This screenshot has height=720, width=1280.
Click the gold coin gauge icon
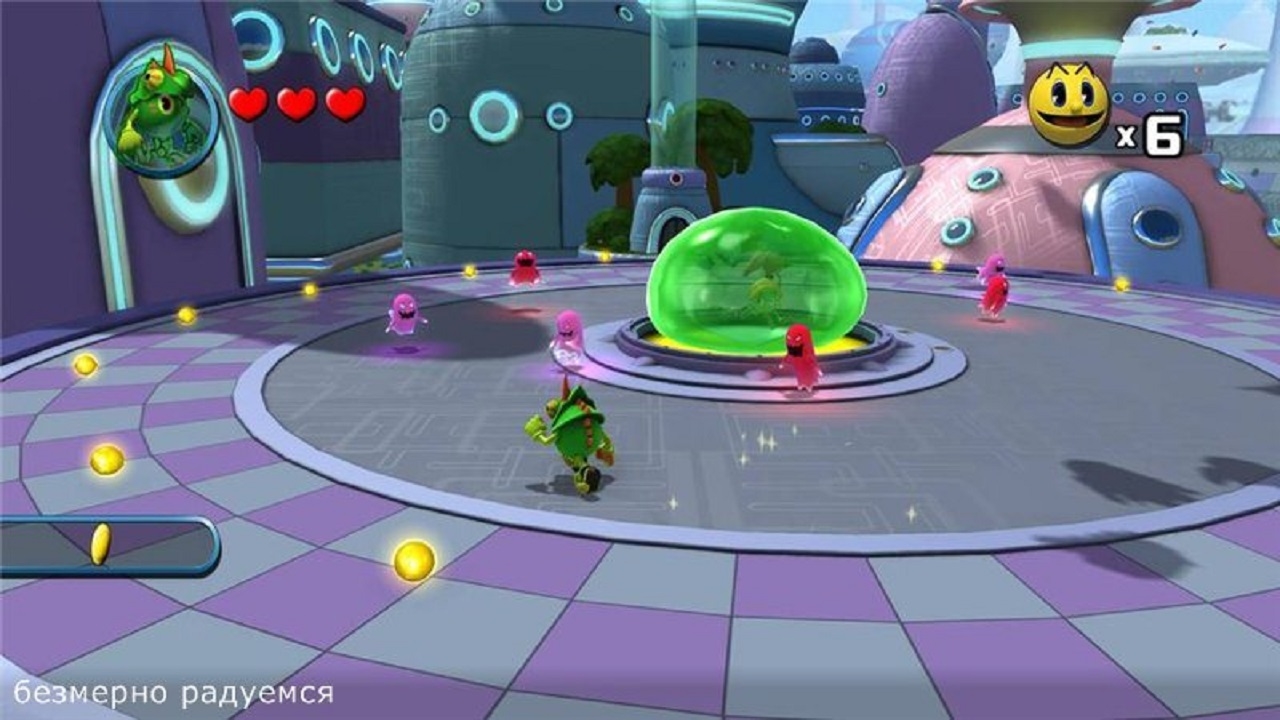click(x=100, y=544)
